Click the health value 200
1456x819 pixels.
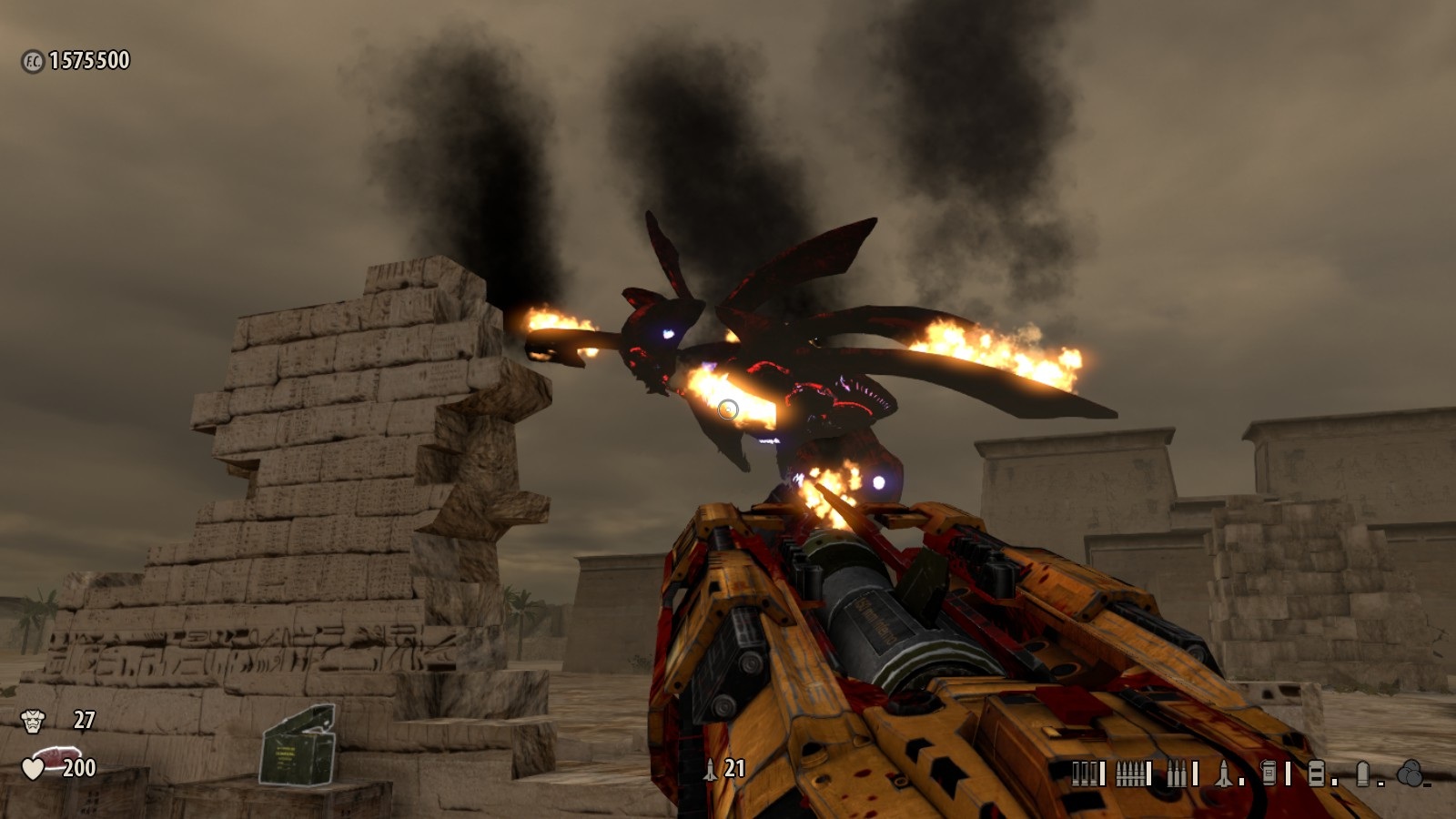pos(78,769)
